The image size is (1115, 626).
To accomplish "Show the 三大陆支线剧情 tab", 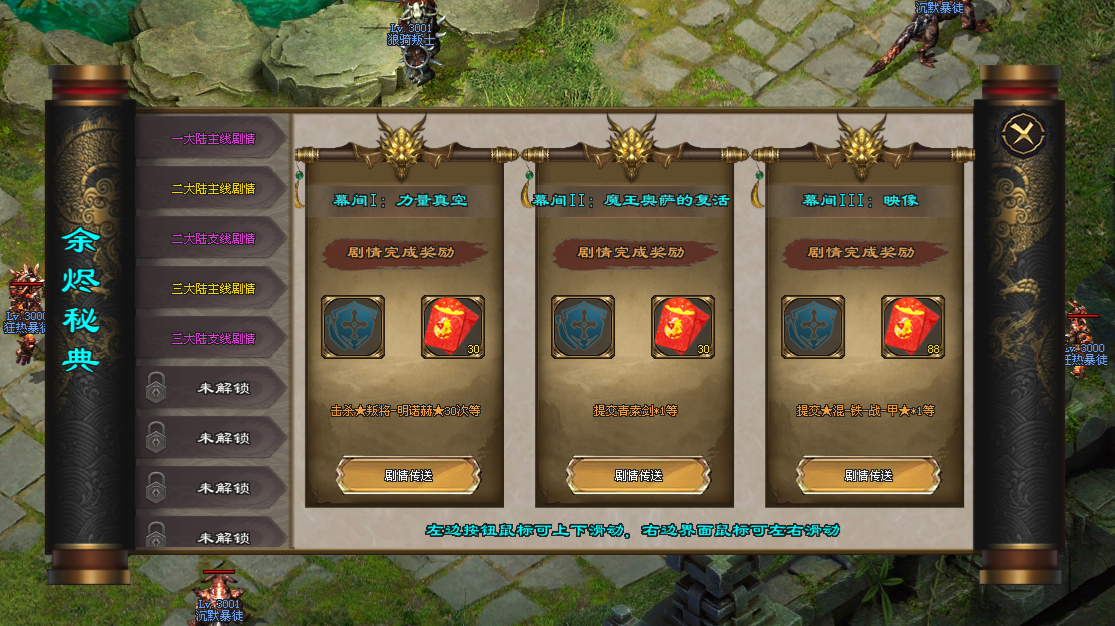I will pos(212,339).
